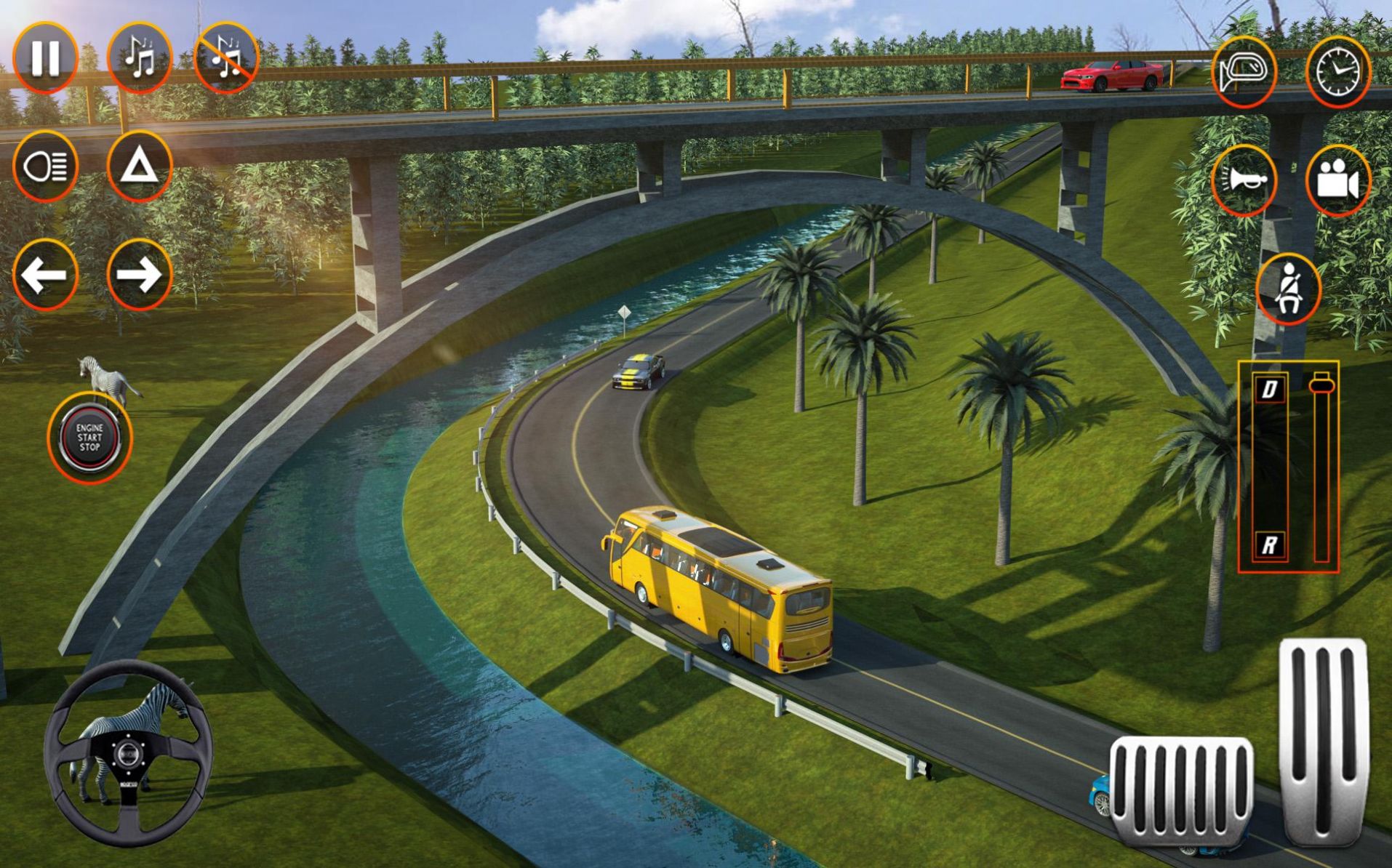This screenshot has height=868, width=1392.
Task: Step on the tall accelerator pedal
Action: point(1323,740)
